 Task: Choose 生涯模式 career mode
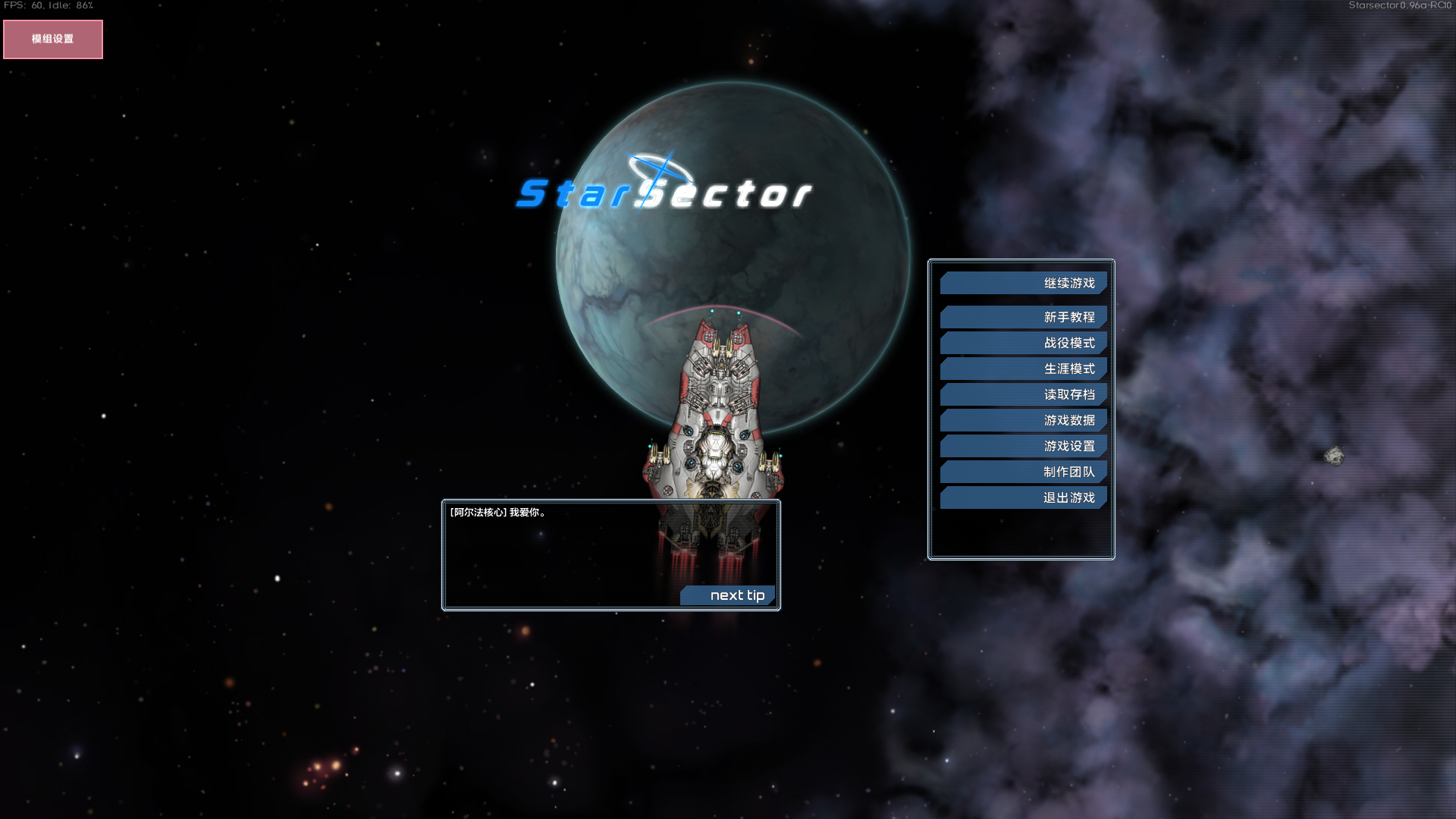click(x=1023, y=368)
